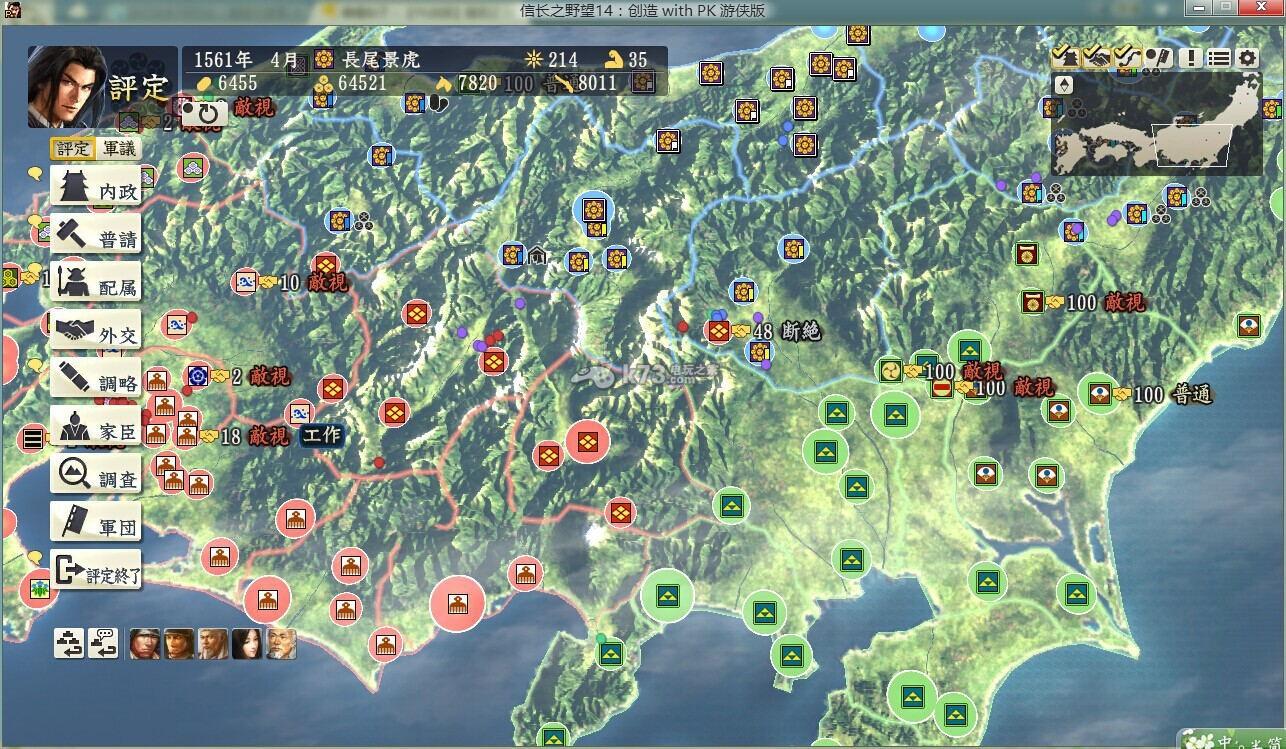Viewport: 1286px width, 749px height.
Task: Toggle diplomacy handshake overlay display
Action: coord(1095,58)
